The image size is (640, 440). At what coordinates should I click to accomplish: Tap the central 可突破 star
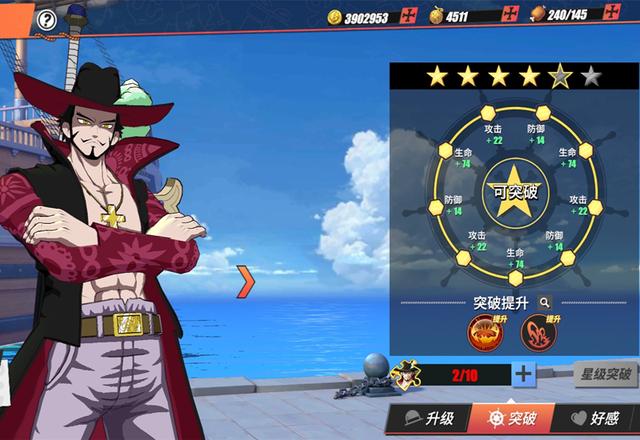(x=514, y=190)
